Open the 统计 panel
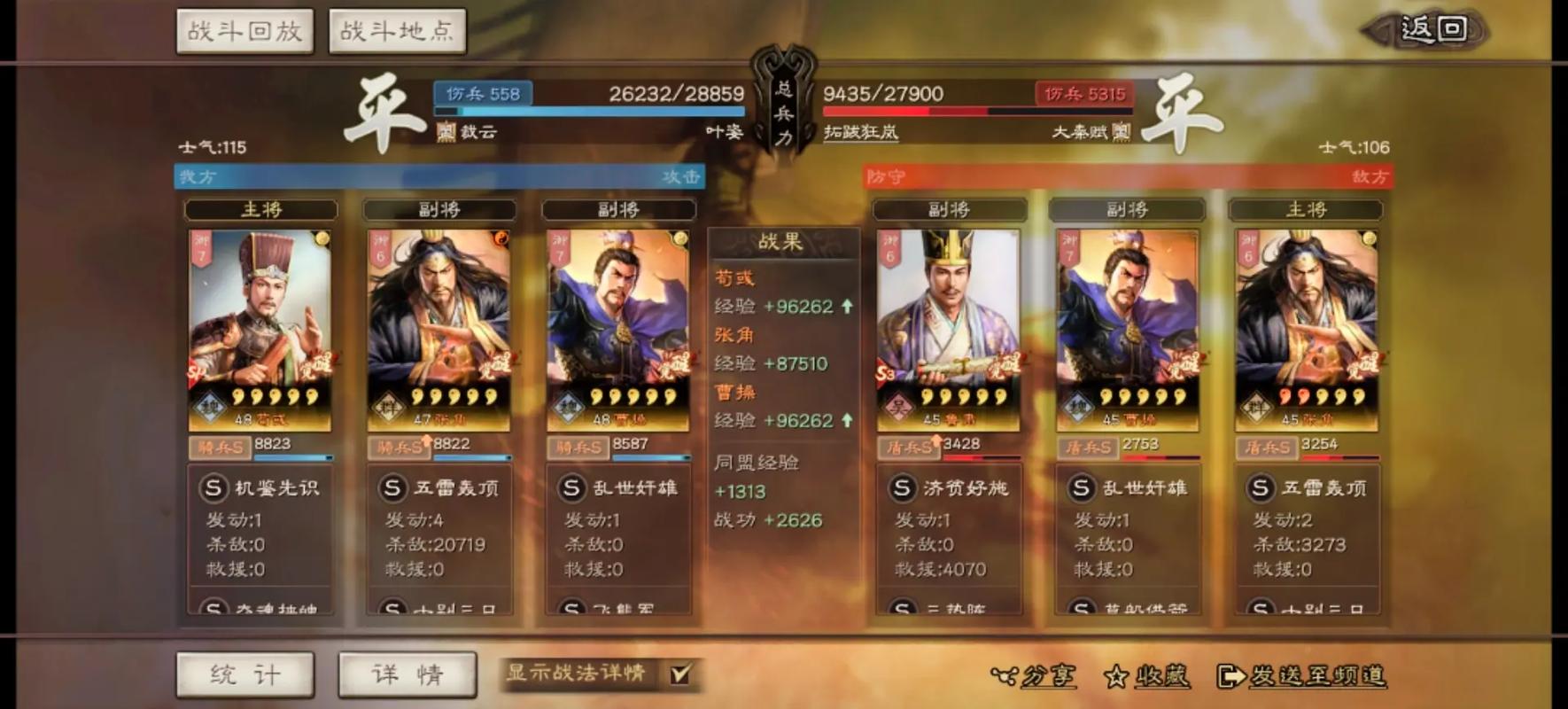The width and height of the screenshot is (1568, 709). click(245, 674)
